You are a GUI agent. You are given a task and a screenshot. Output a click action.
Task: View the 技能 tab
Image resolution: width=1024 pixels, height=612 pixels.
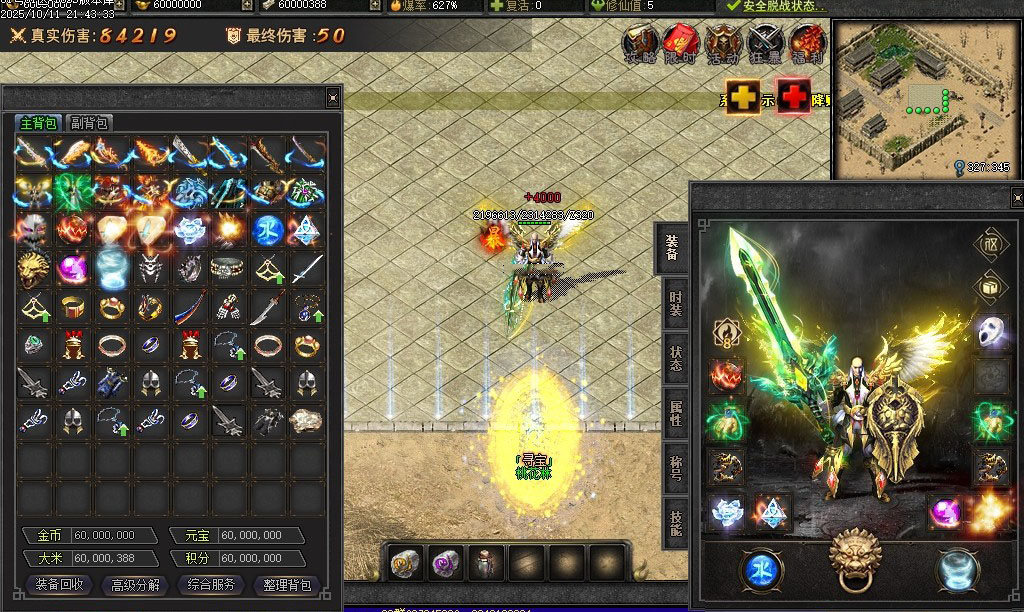676,522
